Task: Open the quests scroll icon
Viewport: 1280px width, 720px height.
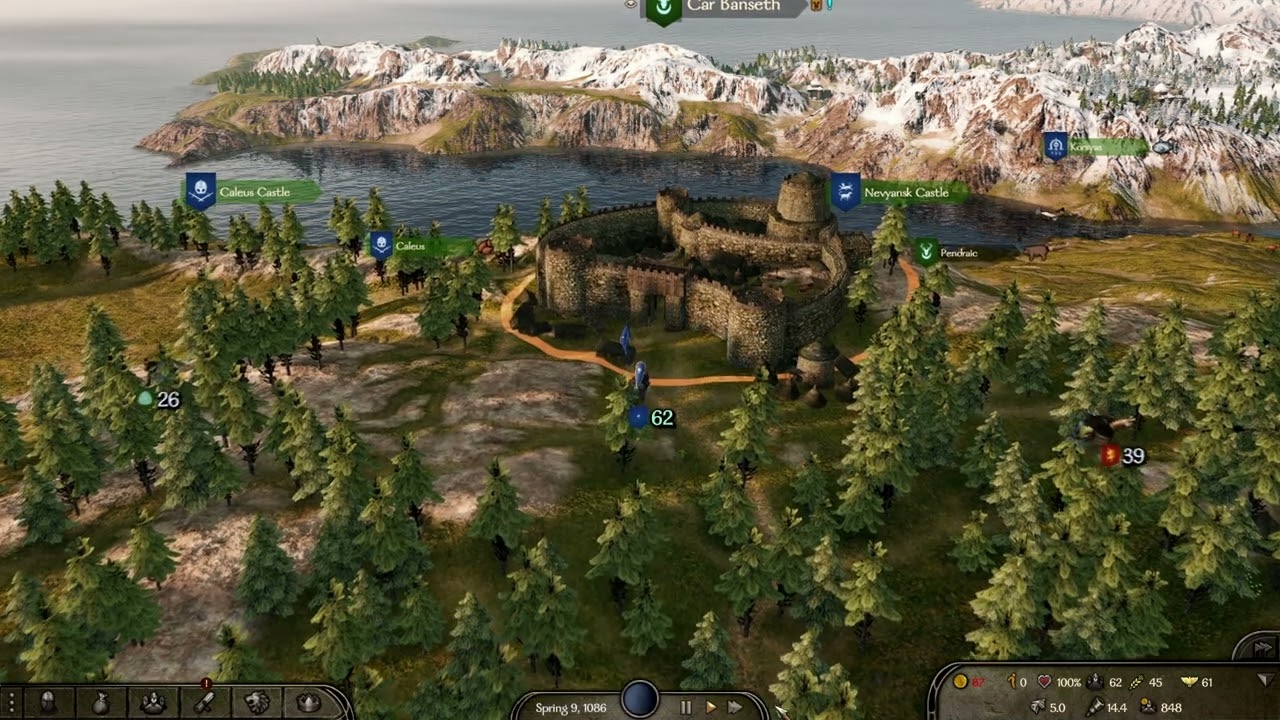Action: tap(204, 702)
